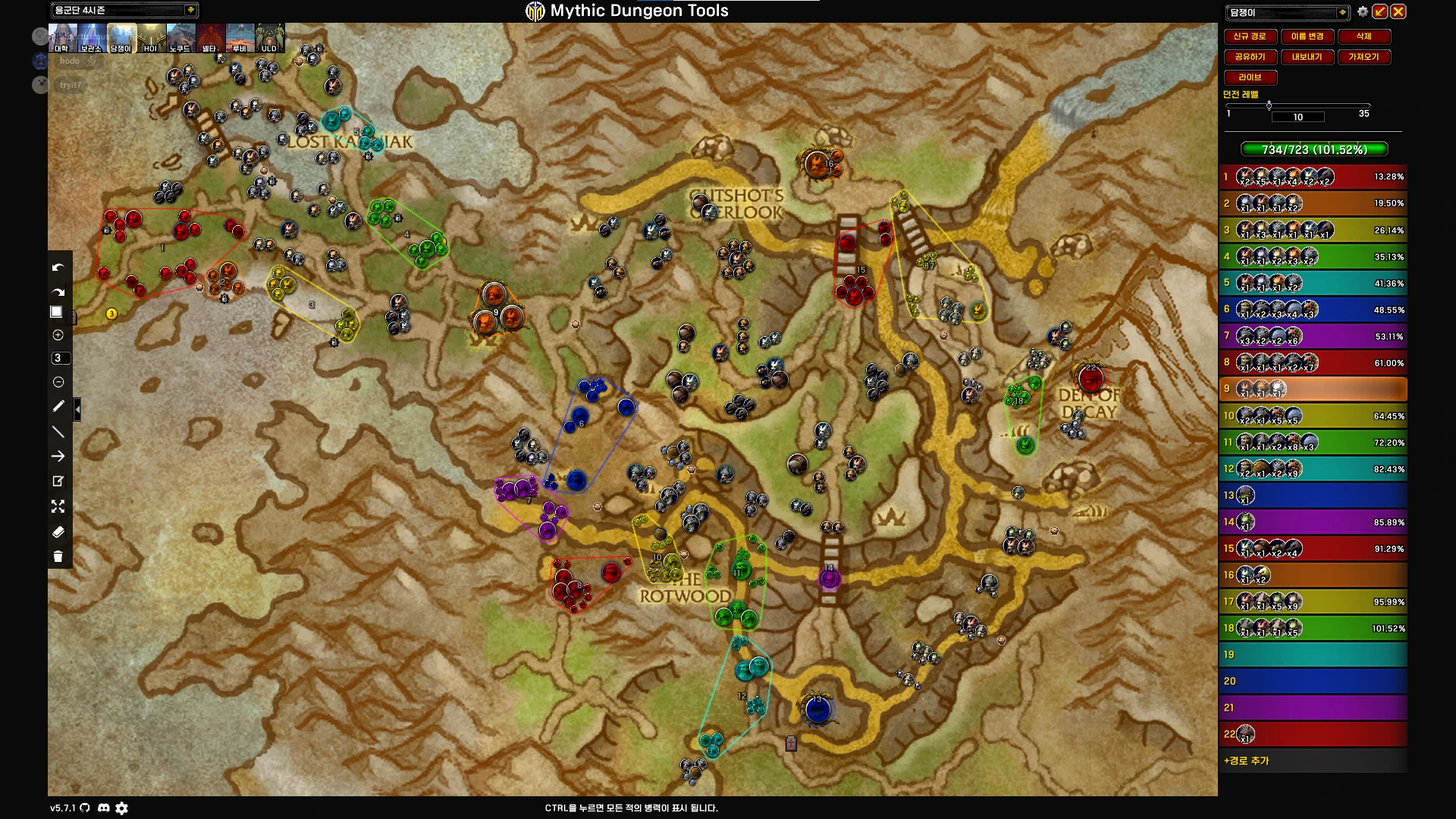The width and height of the screenshot is (1456, 819).
Task: Import a route with 가져오기
Action: [1363, 57]
